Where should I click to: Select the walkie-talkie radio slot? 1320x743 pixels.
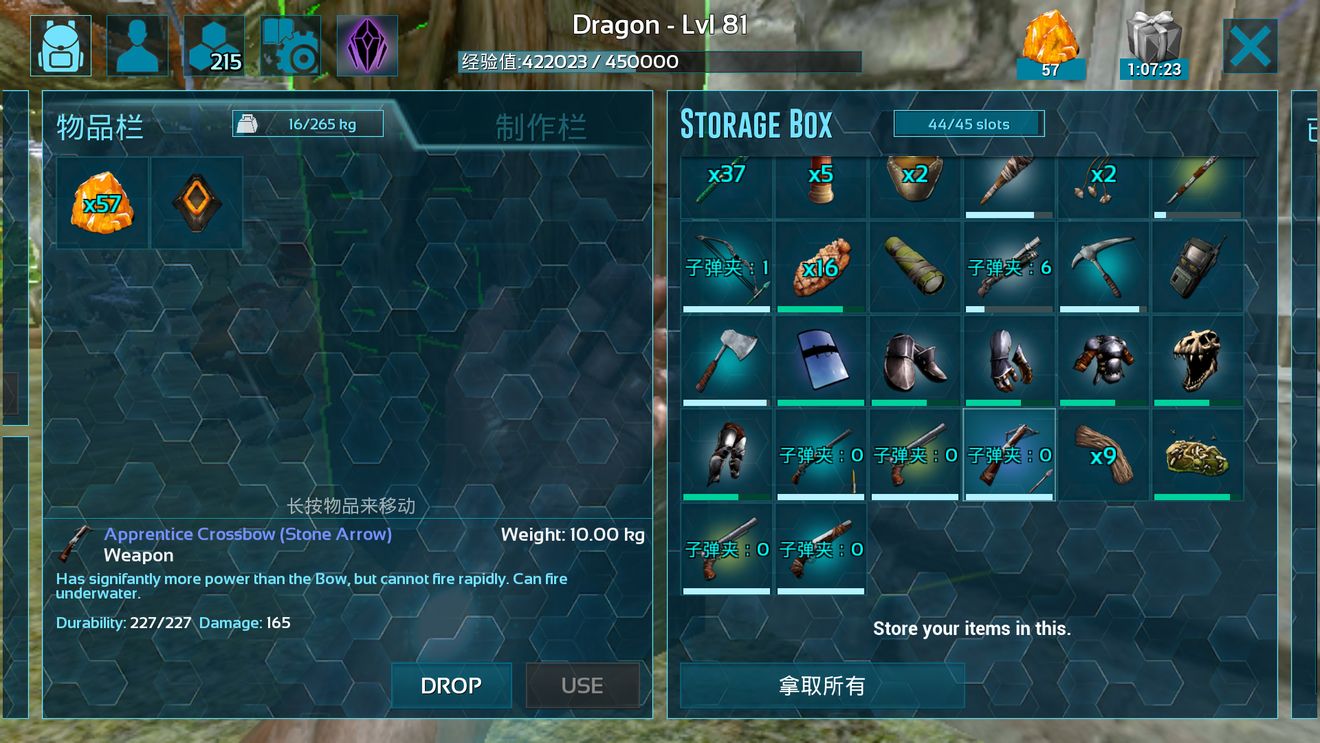(1197, 266)
